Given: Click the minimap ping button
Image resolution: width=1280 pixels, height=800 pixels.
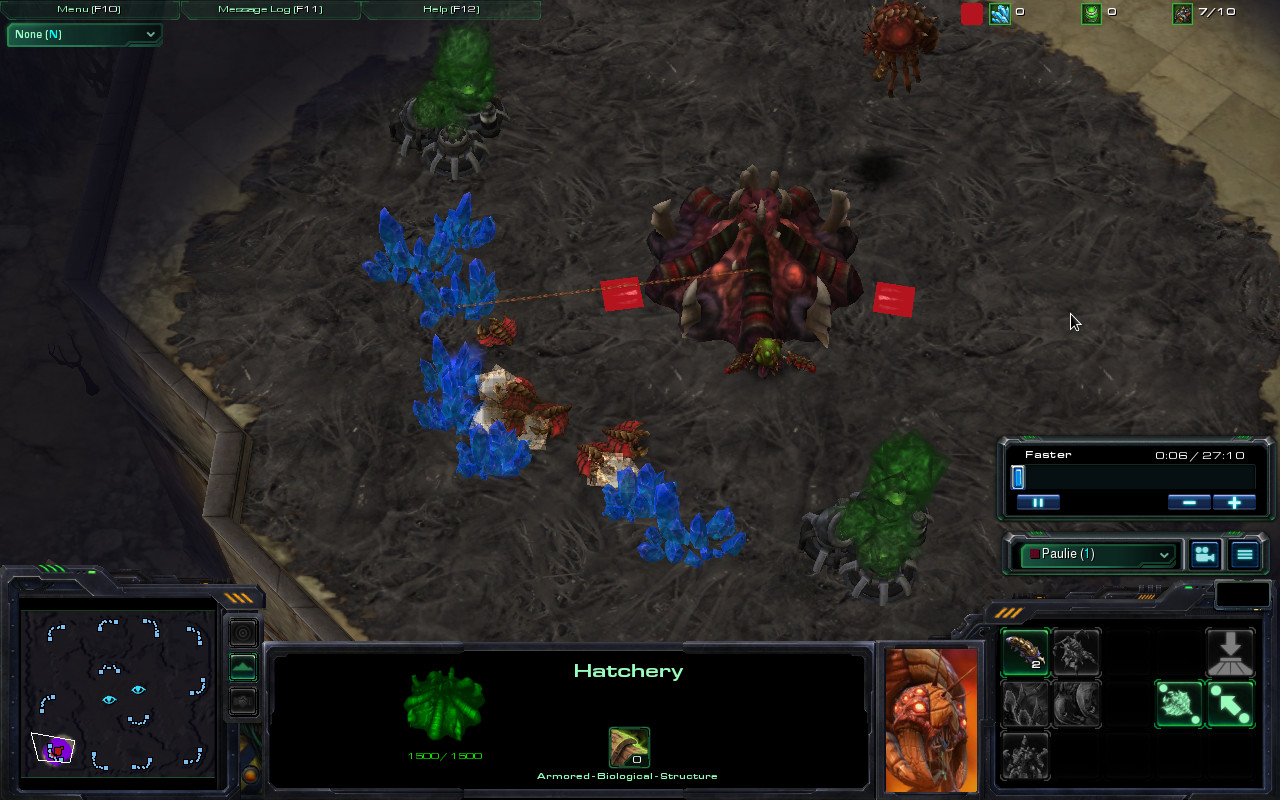Looking at the screenshot, I should [243, 633].
